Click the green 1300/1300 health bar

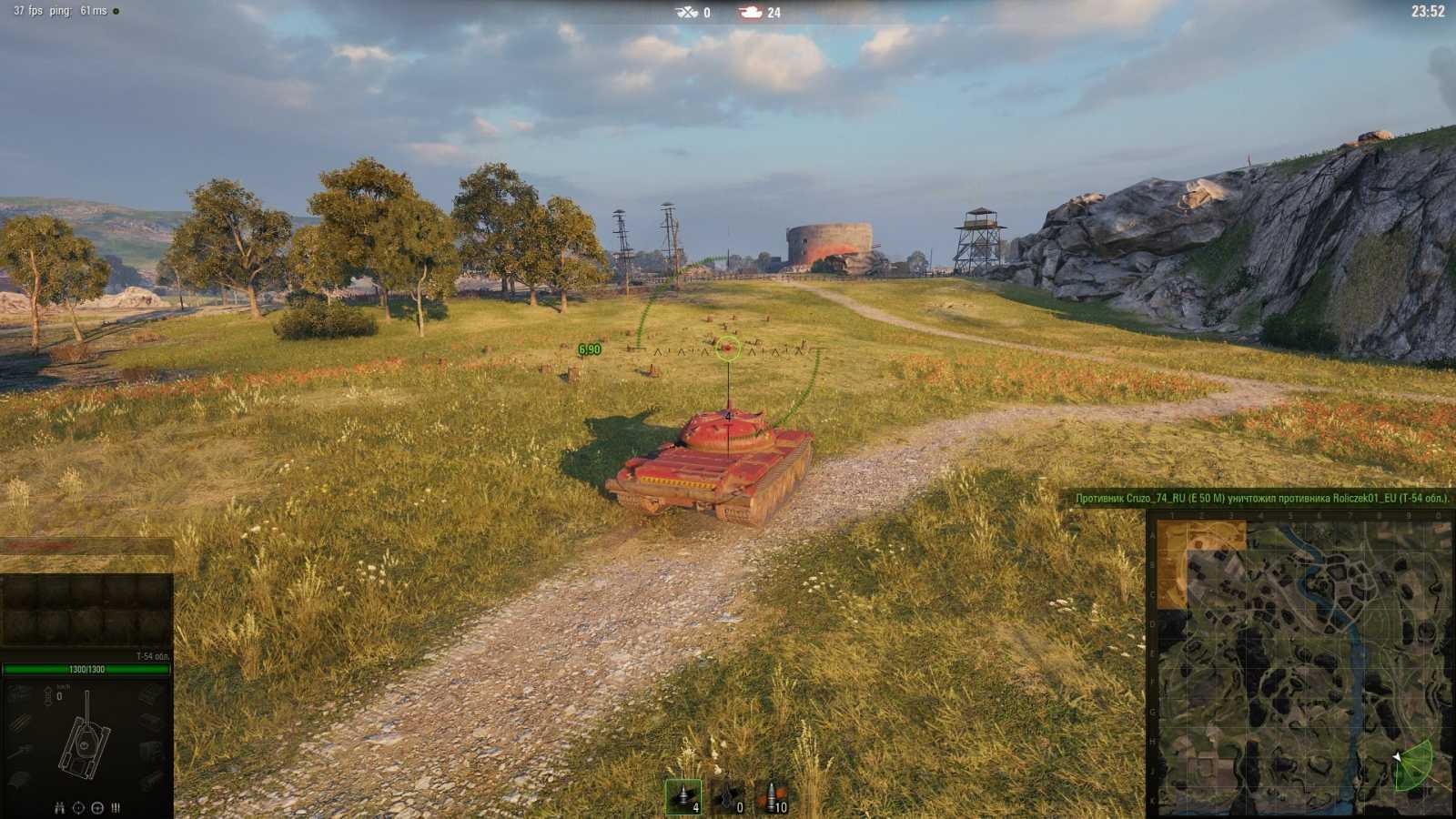pyautogui.click(x=87, y=668)
